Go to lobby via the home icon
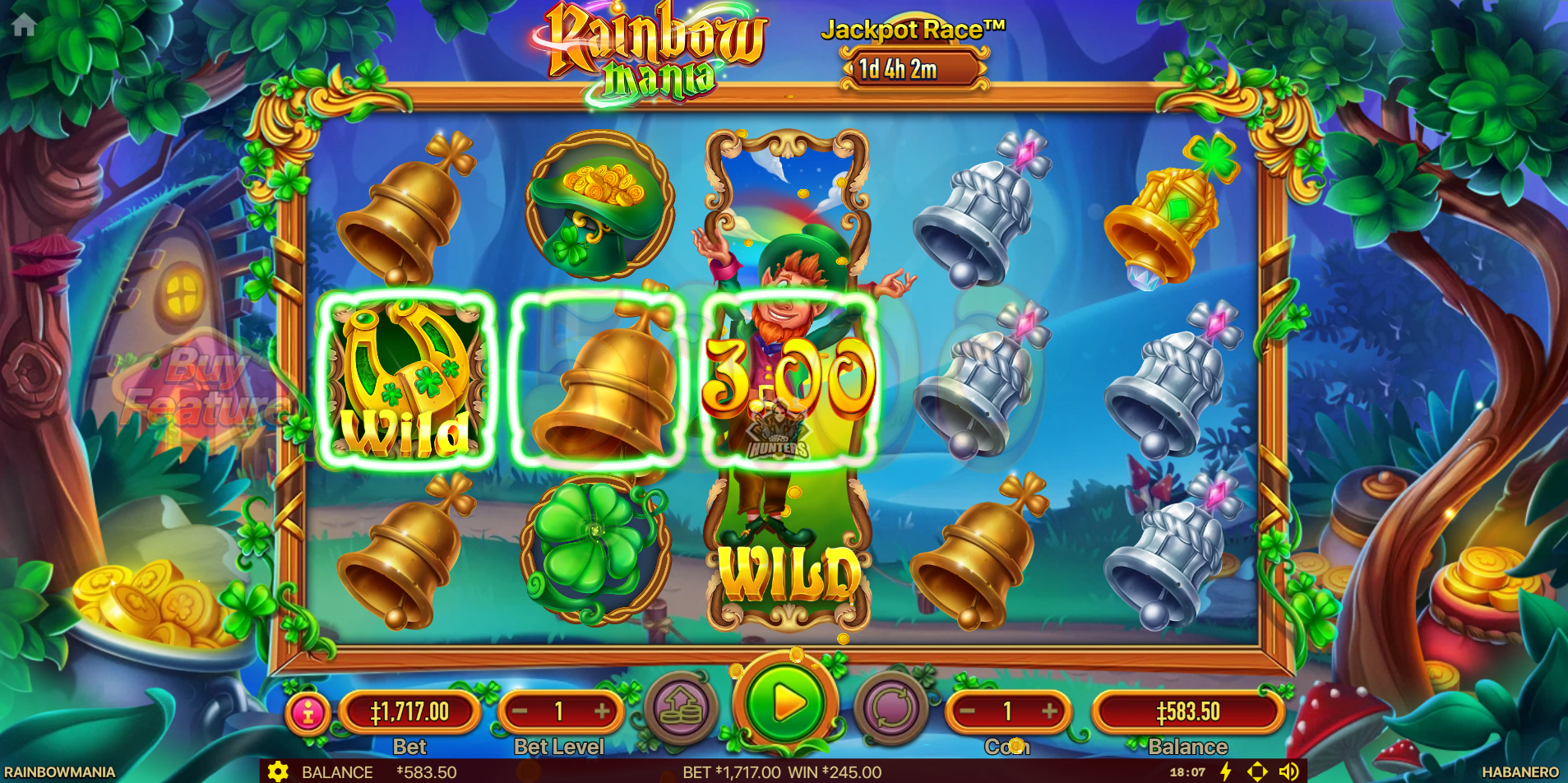1568x783 pixels. (24, 25)
